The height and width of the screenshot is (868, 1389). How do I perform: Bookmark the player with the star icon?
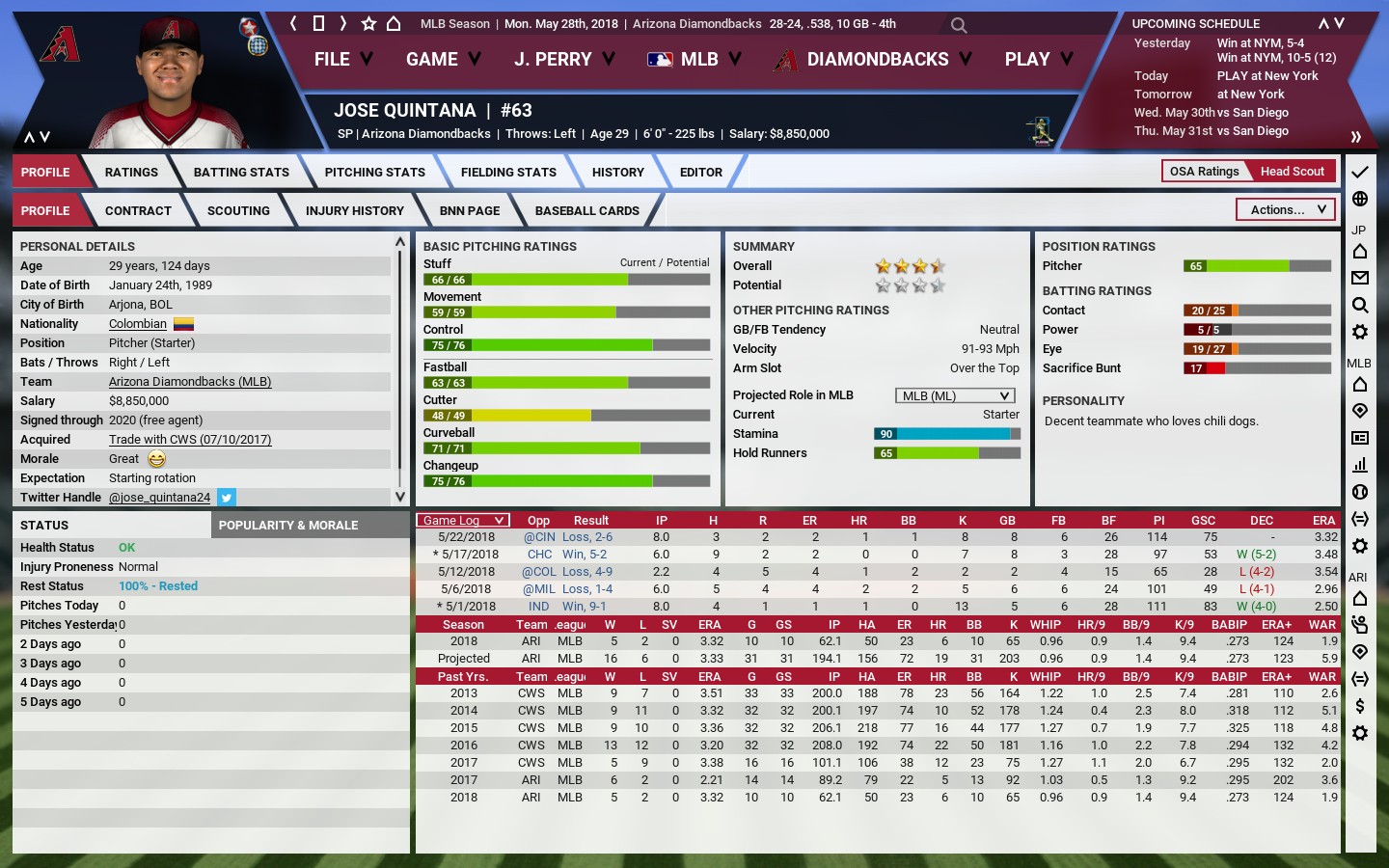pyautogui.click(x=368, y=23)
